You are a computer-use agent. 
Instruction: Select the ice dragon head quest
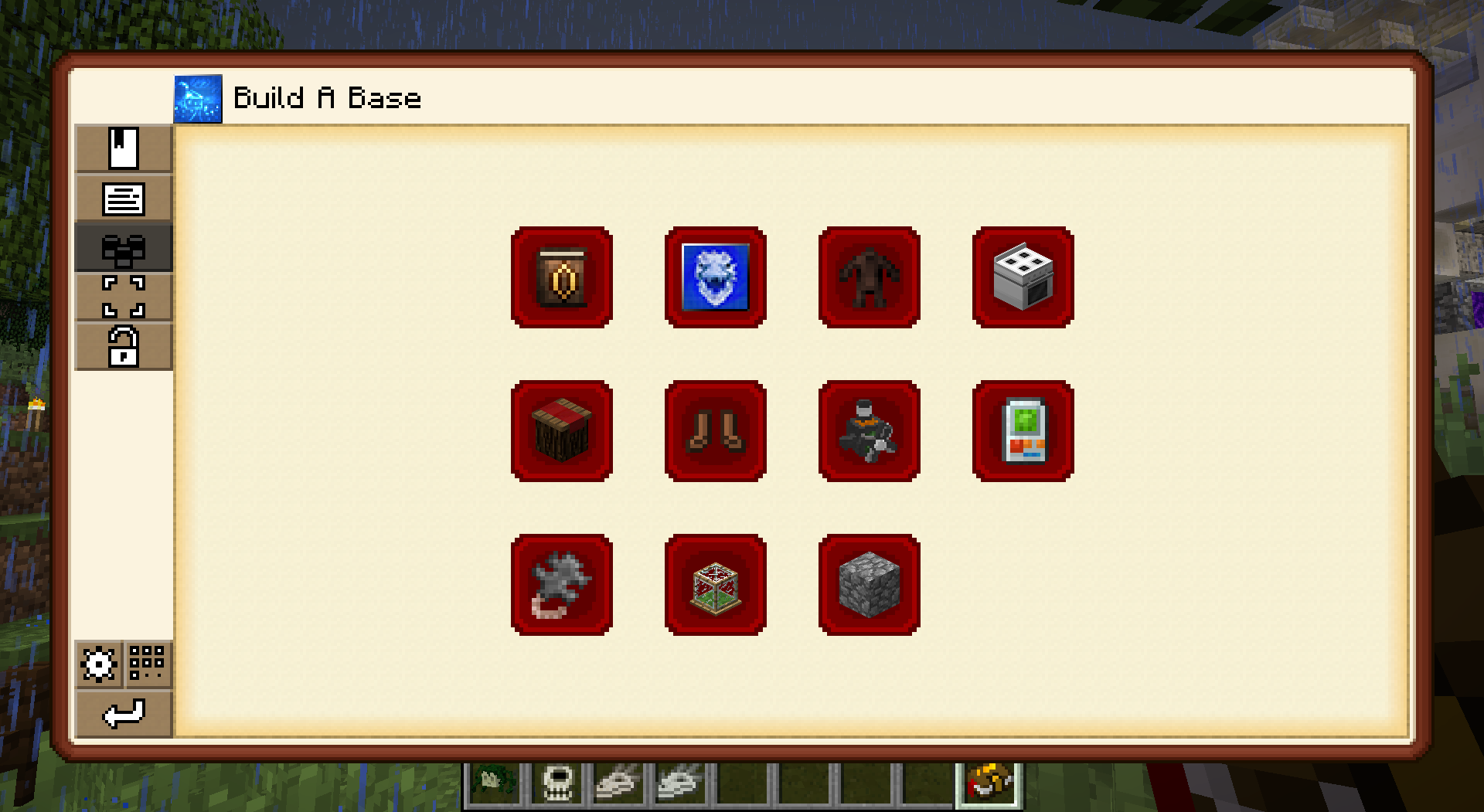pos(715,277)
